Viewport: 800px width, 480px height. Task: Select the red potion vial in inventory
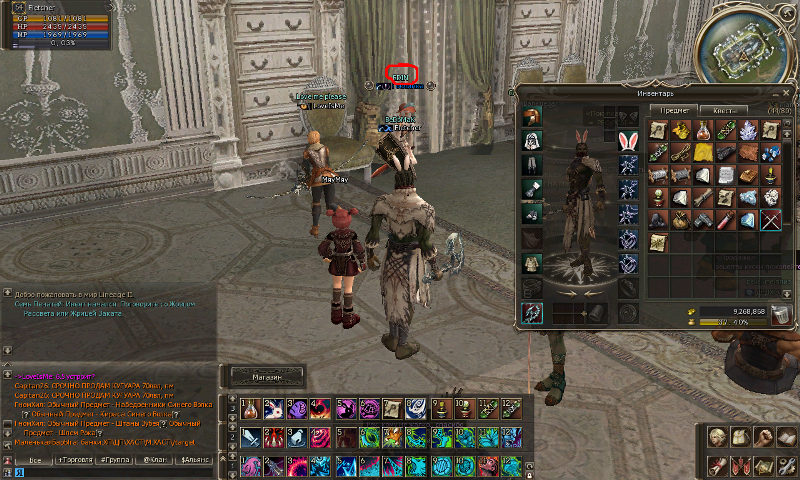[703, 129]
